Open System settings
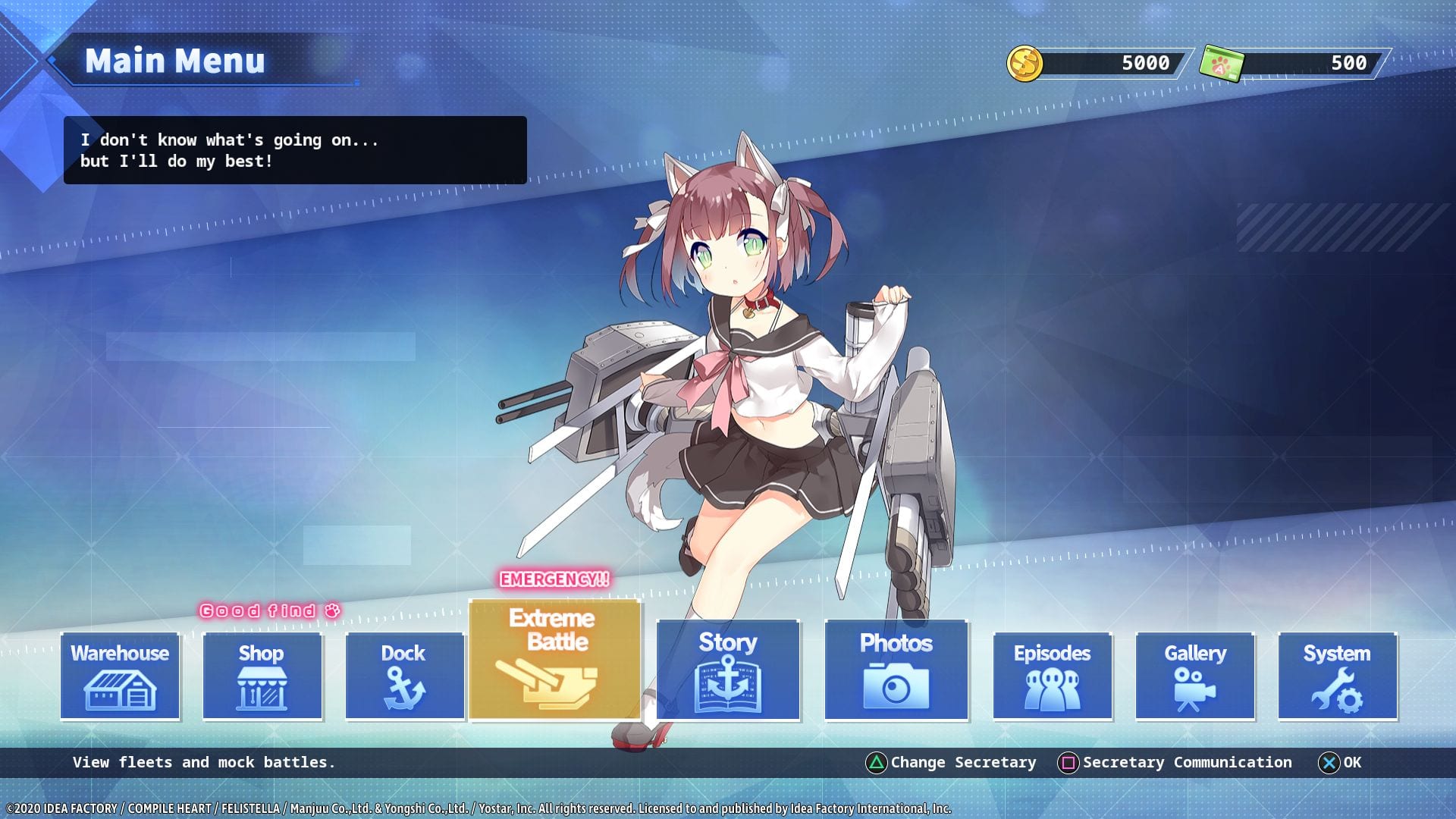Screen dimensions: 1456x819 pos(1337,676)
